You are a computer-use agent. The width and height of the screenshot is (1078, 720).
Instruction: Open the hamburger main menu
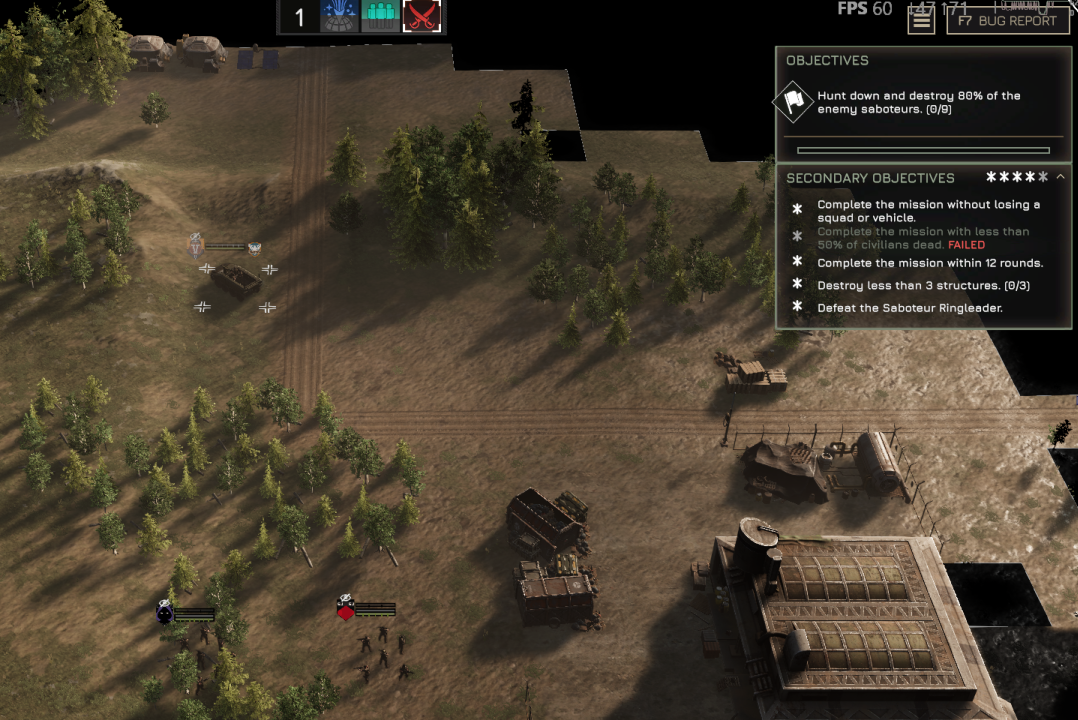pos(921,19)
